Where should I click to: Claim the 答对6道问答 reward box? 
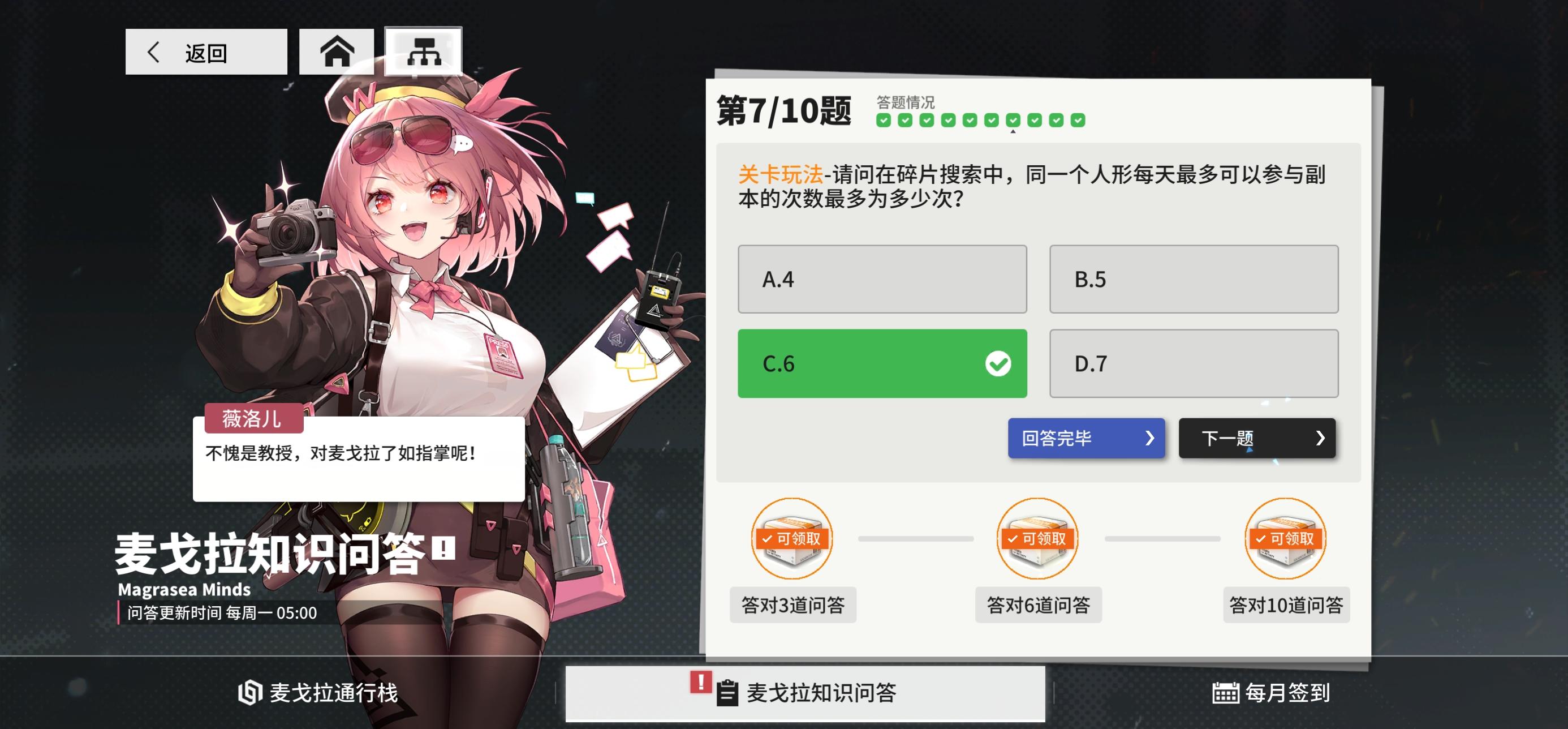1039,539
